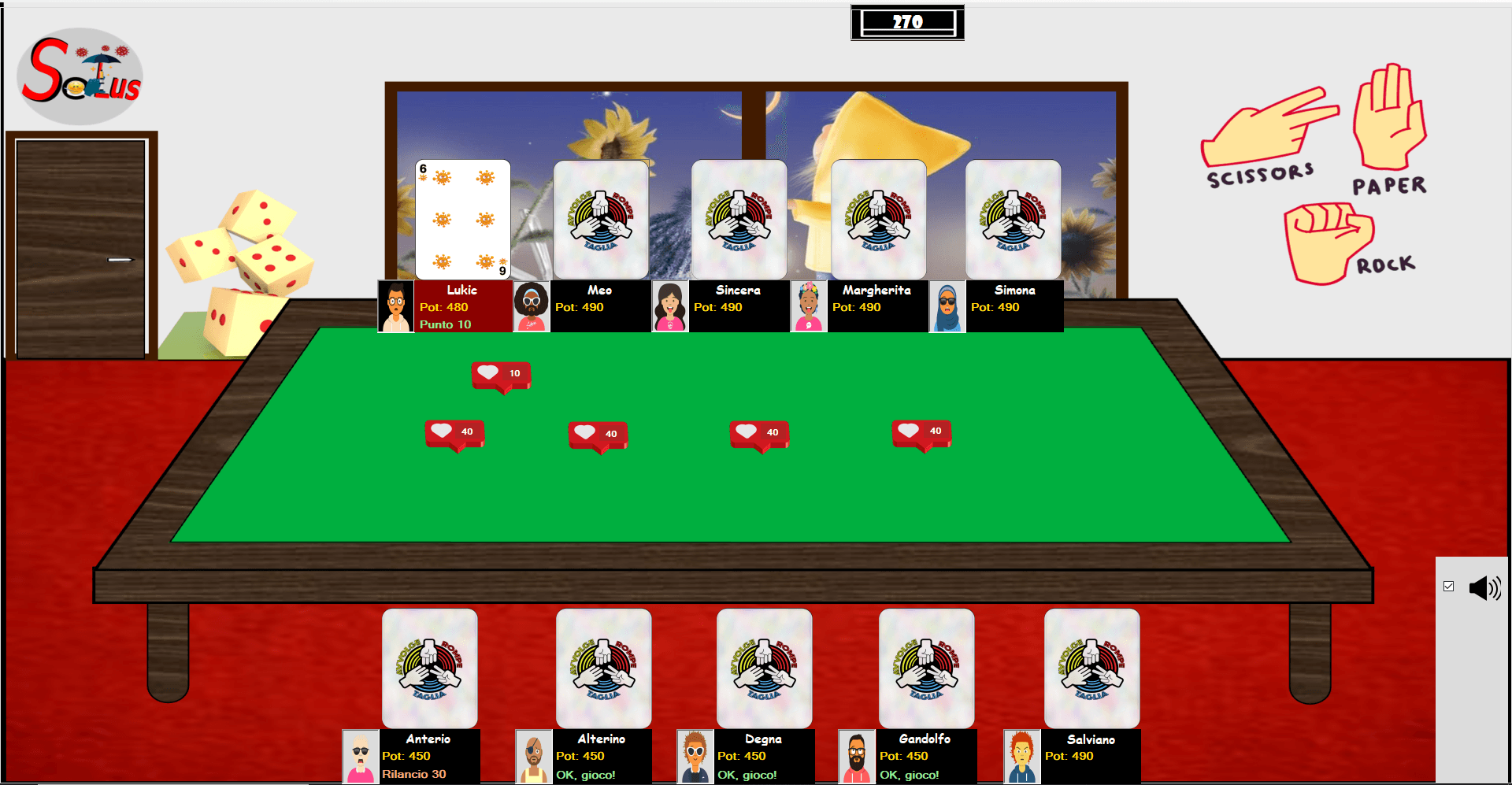1512x785 pixels.
Task: Click Simona's sunglasses avatar
Action: coord(947,305)
